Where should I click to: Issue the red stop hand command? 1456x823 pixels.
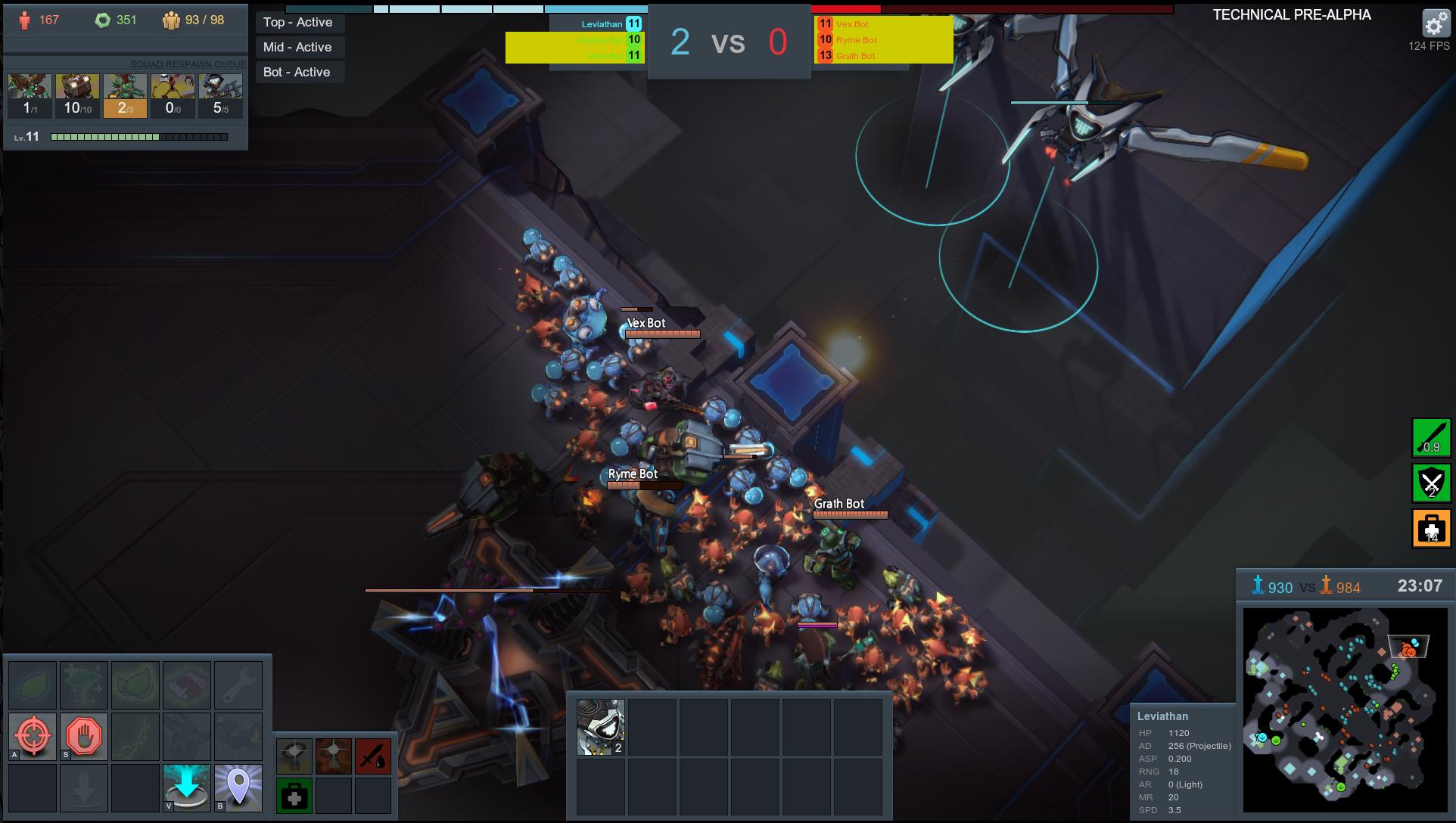(x=84, y=735)
